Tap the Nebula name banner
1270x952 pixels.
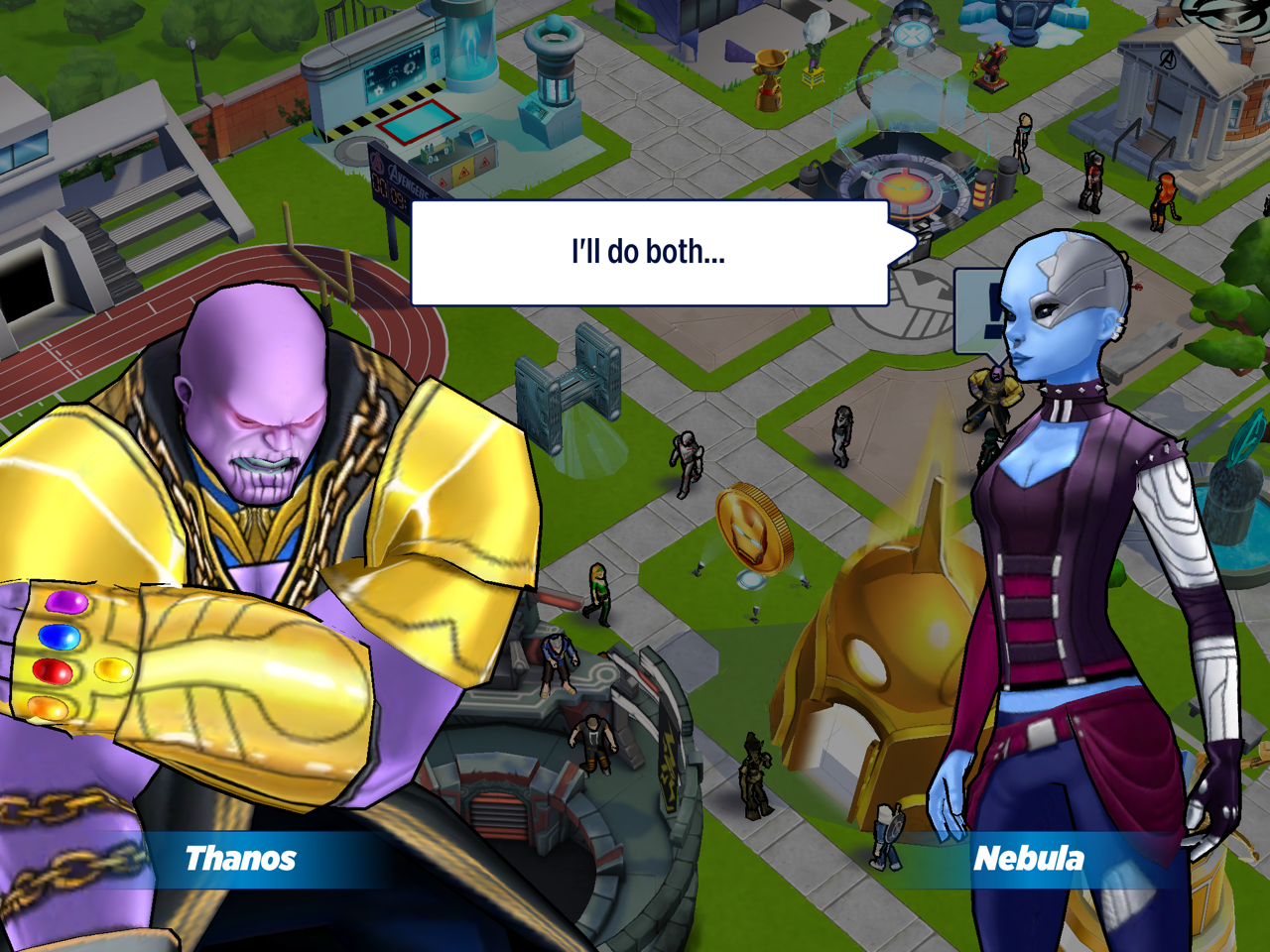[1028, 859]
